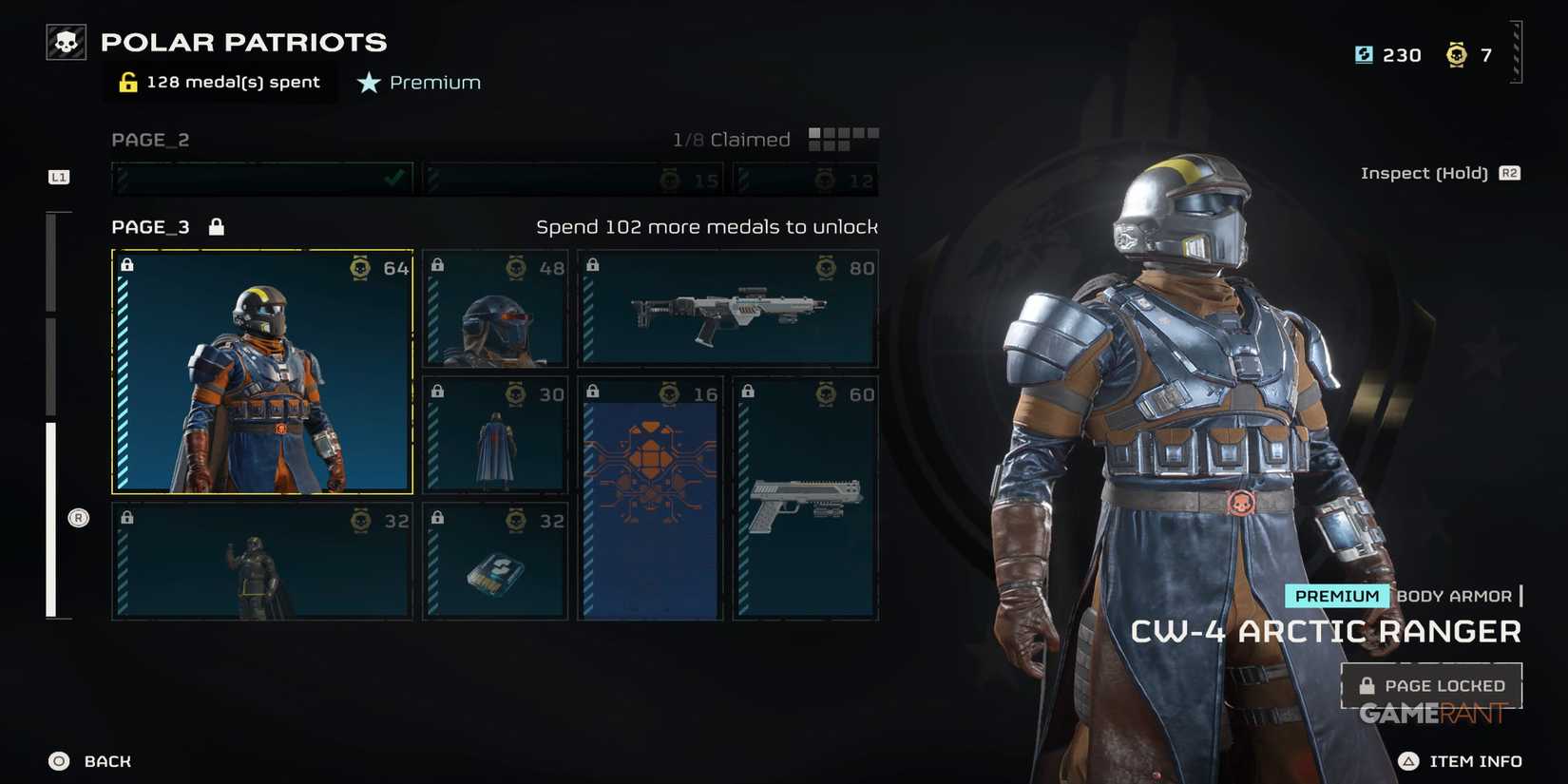Click the padlock on the Arctic Ranger card
This screenshot has width=1568, height=784.
[x=127, y=264]
